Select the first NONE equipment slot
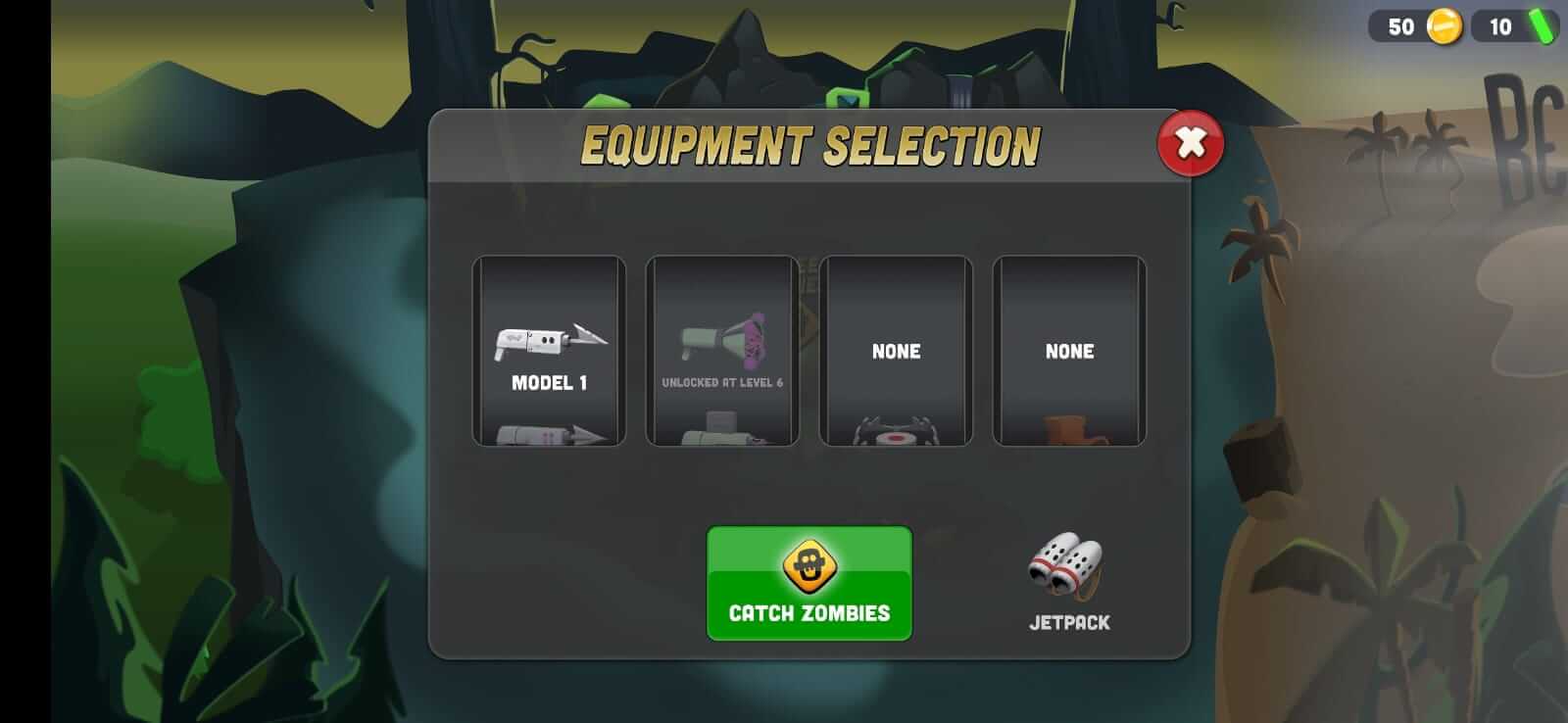The image size is (1568, 723). (895, 351)
